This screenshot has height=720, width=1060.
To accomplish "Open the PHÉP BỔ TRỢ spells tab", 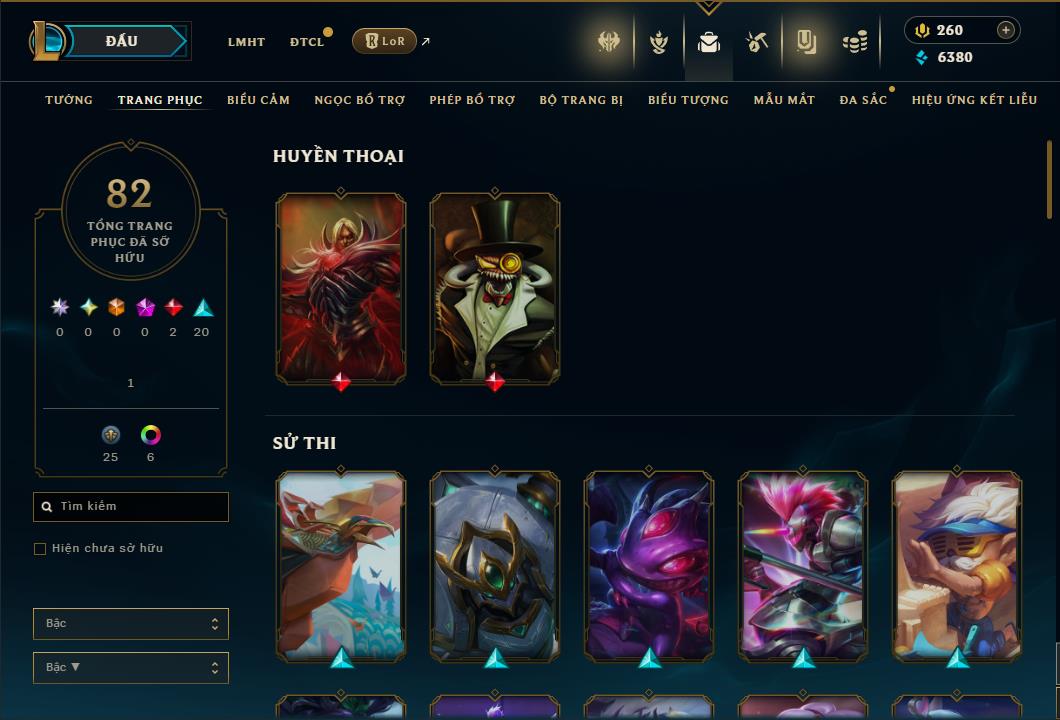I will point(472,100).
